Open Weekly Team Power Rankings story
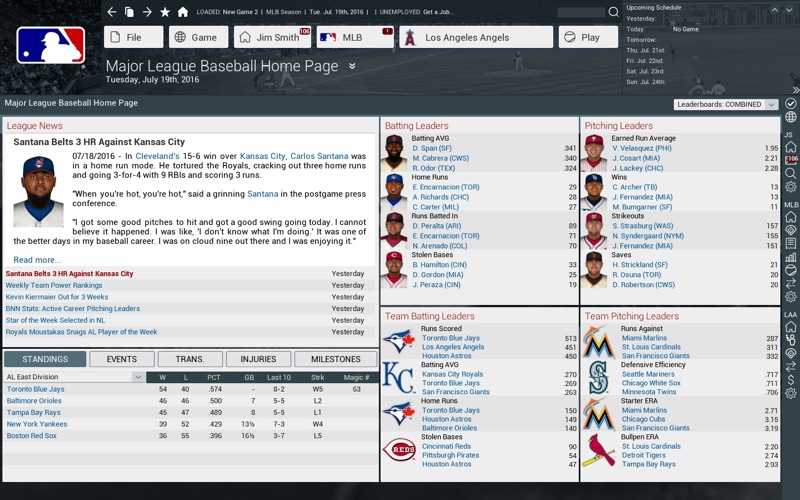Image resolution: width=800 pixels, height=500 pixels. [53, 285]
